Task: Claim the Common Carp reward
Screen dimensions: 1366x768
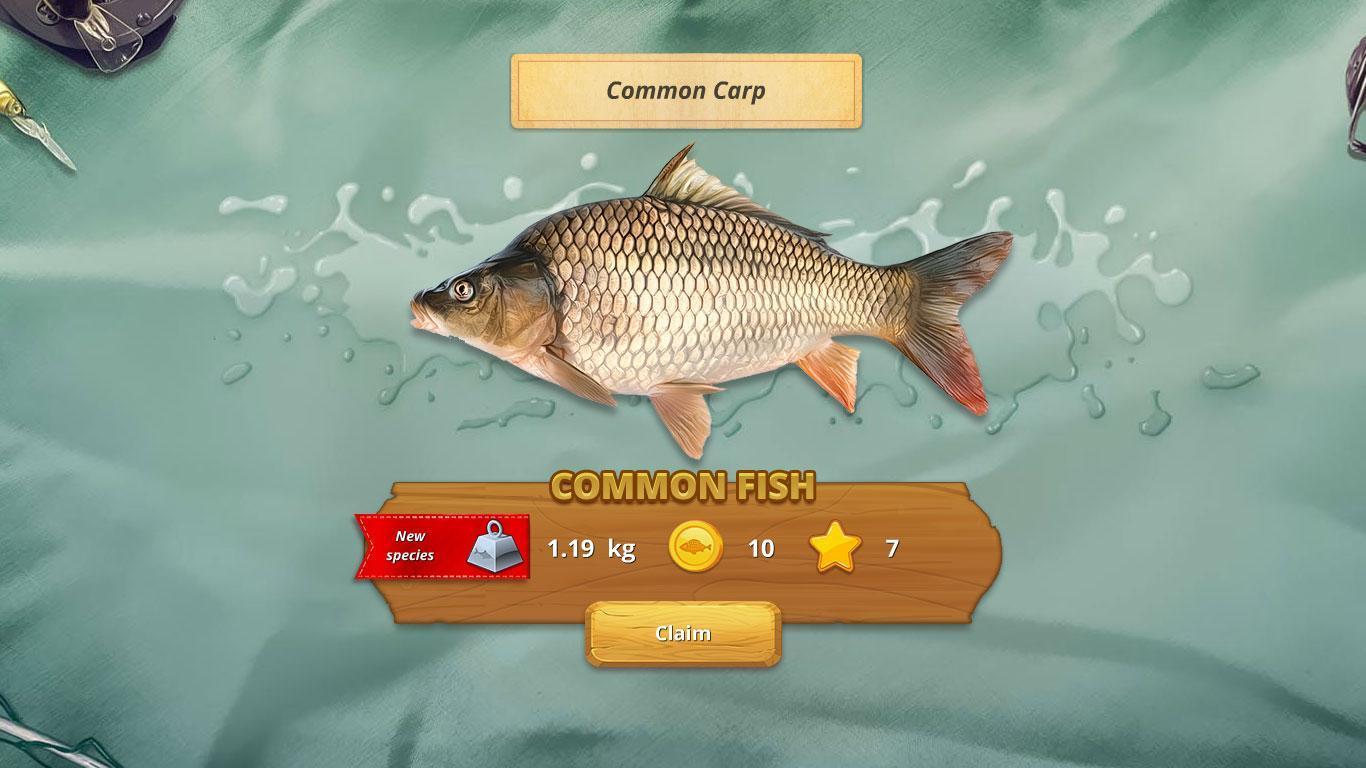Action: pyautogui.click(x=683, y=634)
